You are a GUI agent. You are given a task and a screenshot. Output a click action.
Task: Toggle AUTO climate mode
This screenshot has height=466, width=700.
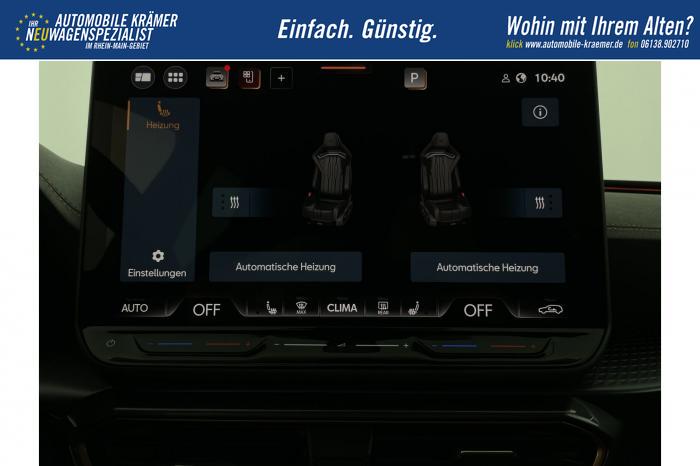coord(134,308)
